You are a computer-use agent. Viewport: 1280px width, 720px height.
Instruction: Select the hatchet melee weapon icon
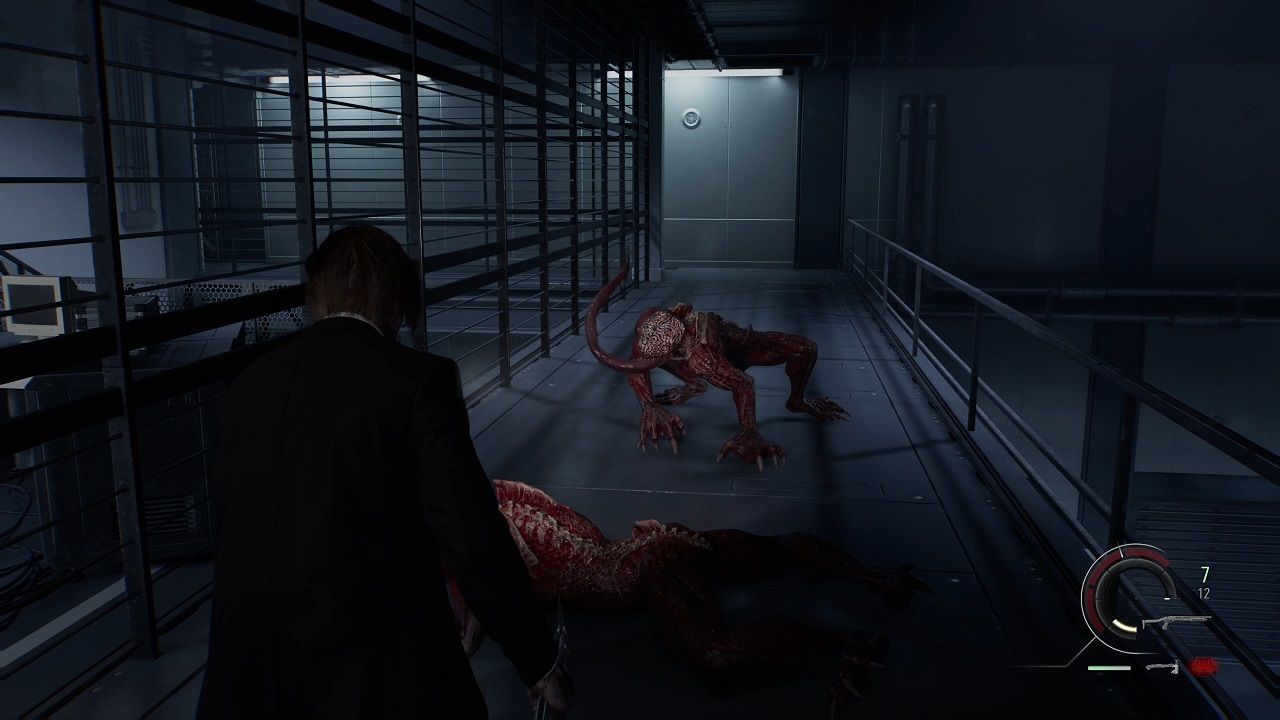(x=1162, y=667)
